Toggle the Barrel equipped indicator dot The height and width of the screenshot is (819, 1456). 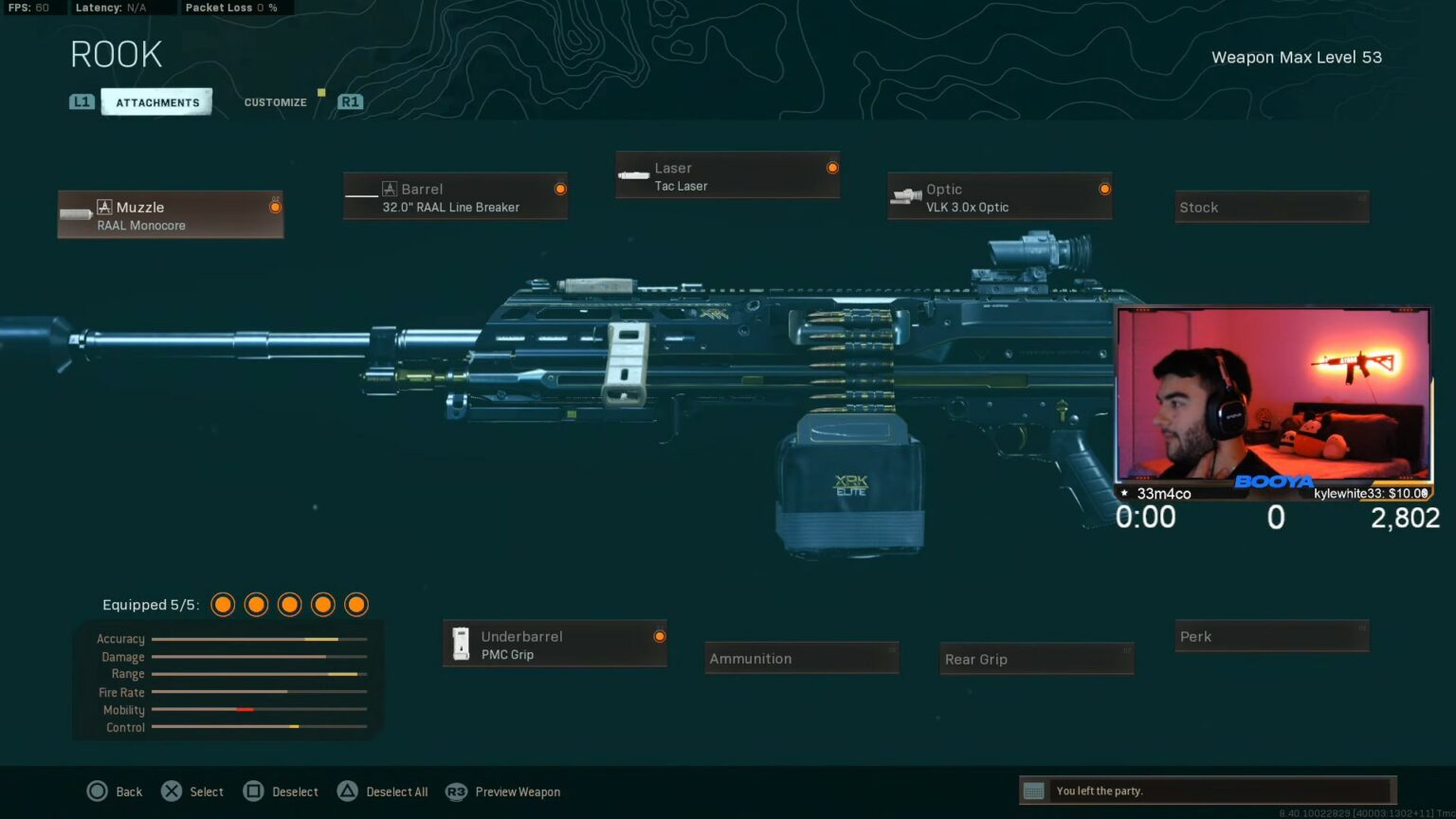tap(559, 188)
